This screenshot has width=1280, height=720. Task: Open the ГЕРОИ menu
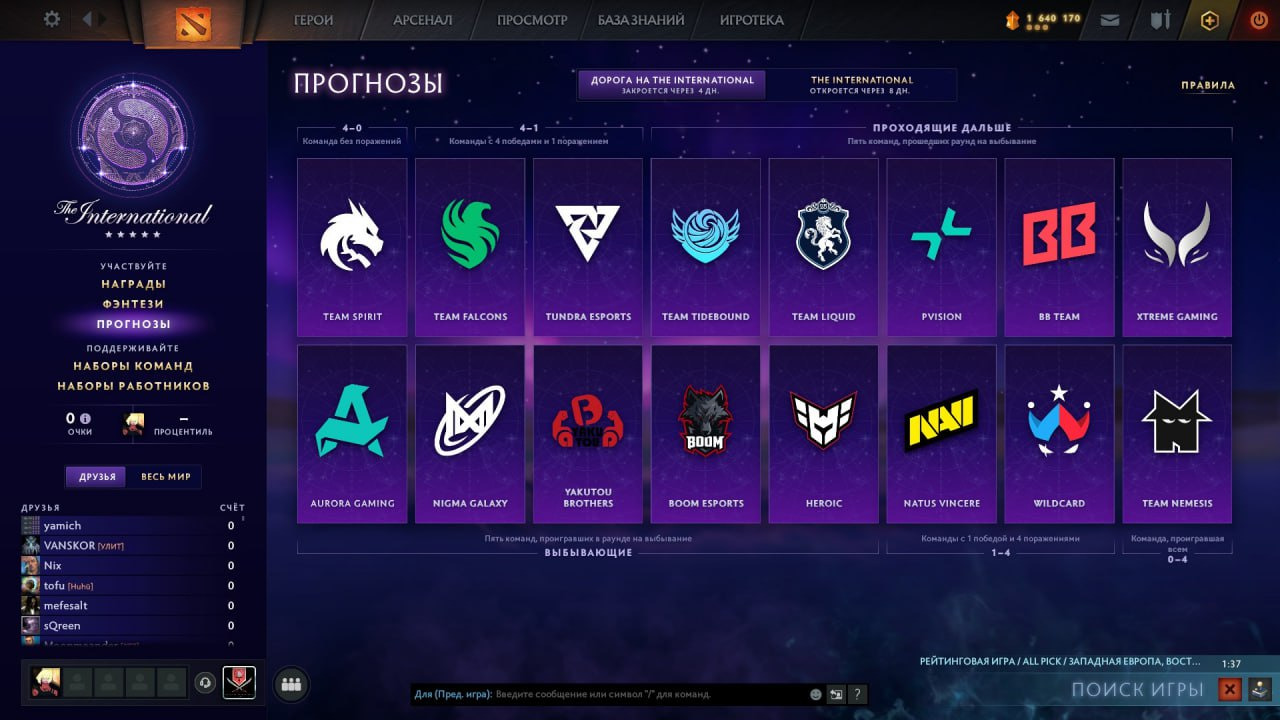pos(314,19)
